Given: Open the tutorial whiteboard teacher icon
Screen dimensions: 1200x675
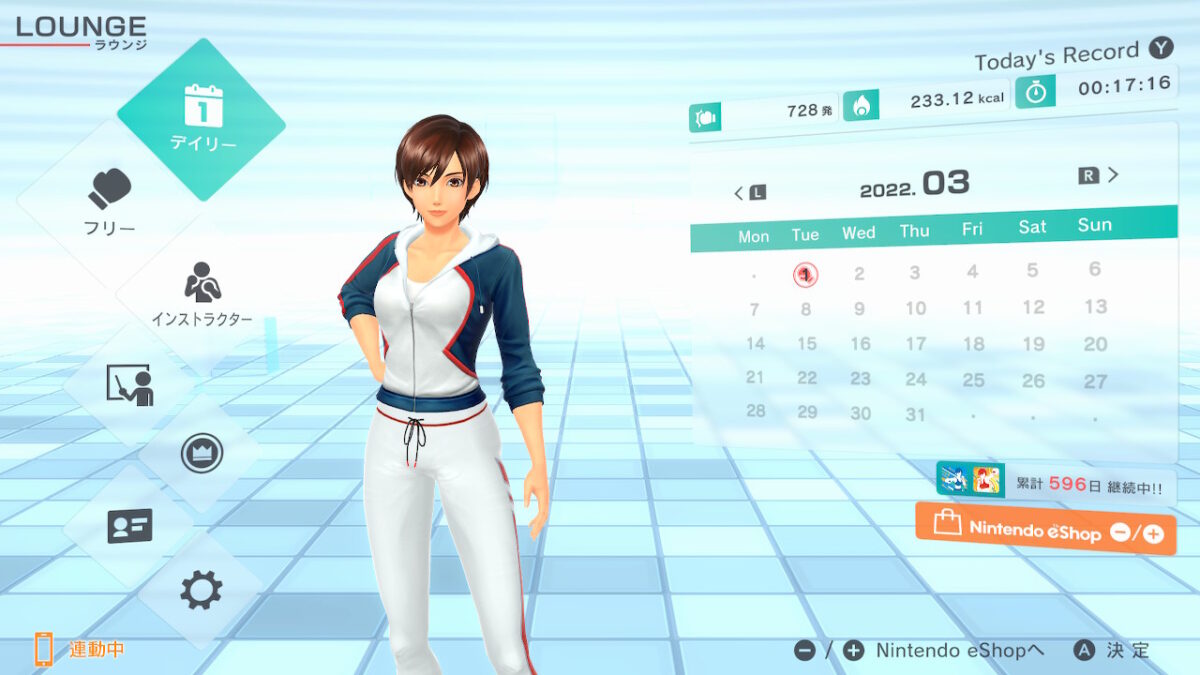Looking at the screenshot, I should click(129, 385).
